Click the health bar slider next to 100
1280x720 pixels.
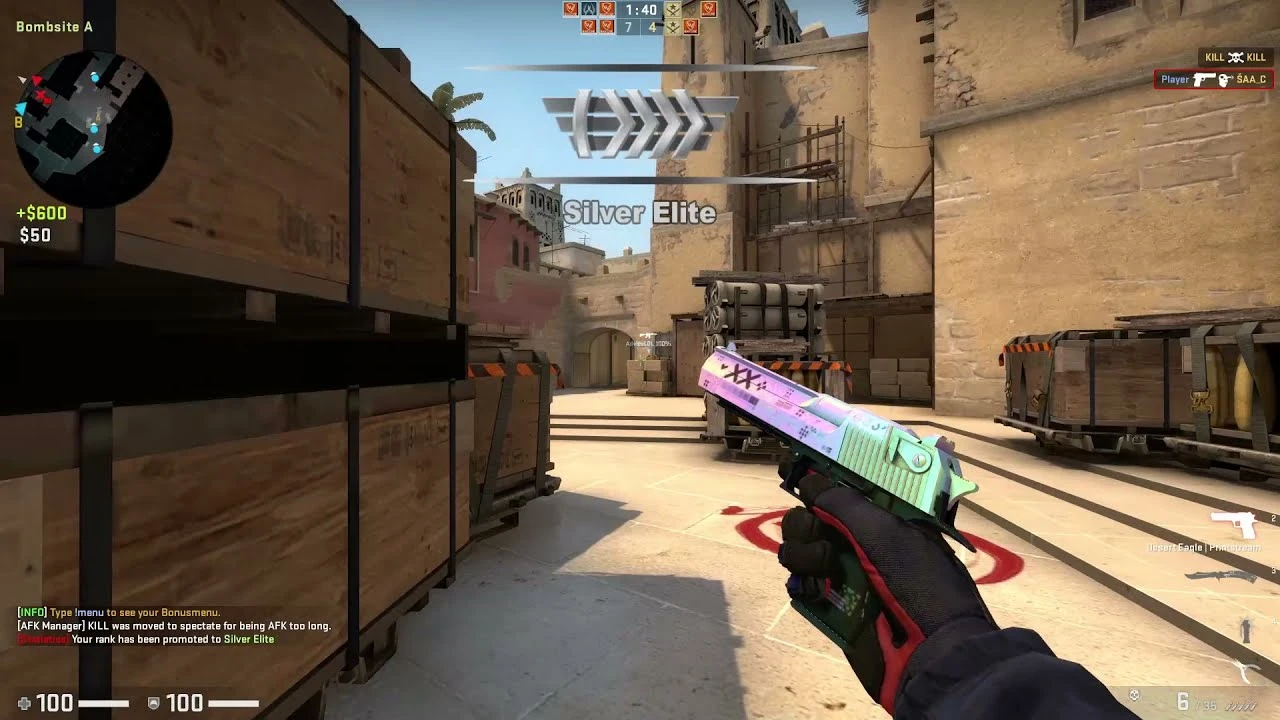pos(105,703)
